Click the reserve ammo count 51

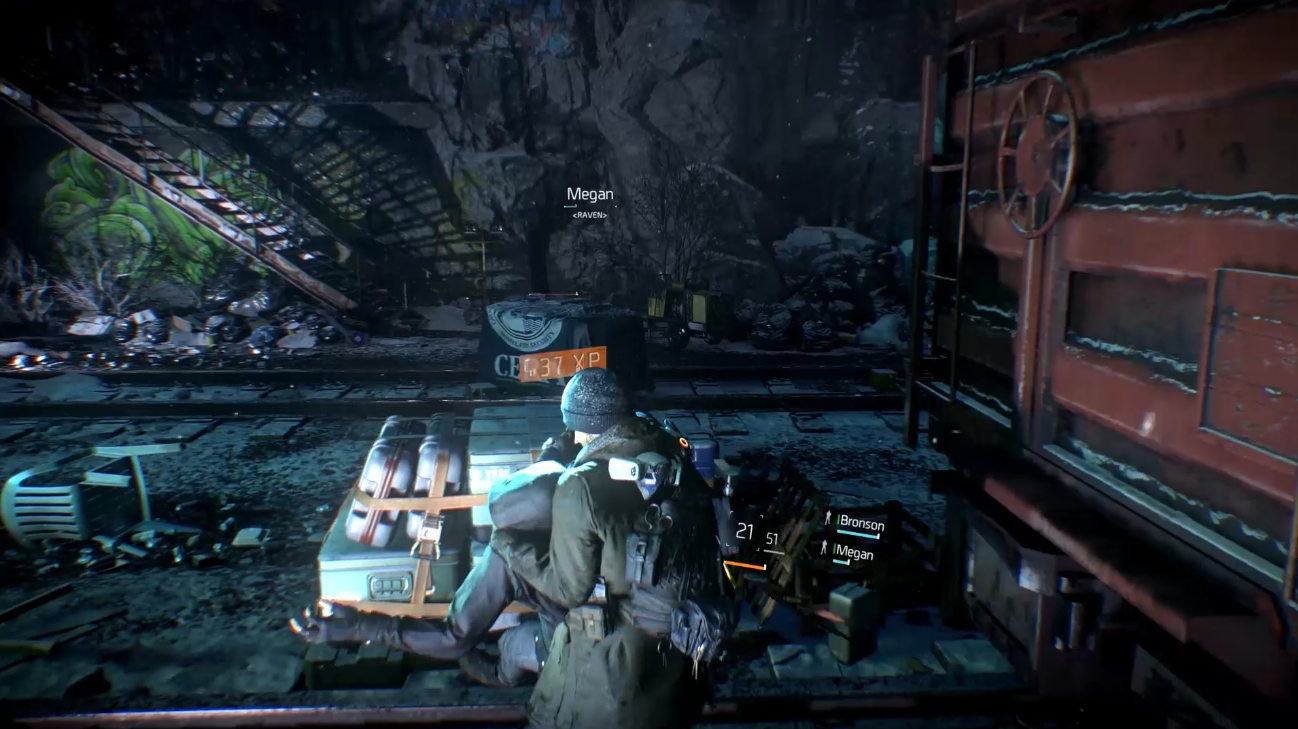point(772,540)
